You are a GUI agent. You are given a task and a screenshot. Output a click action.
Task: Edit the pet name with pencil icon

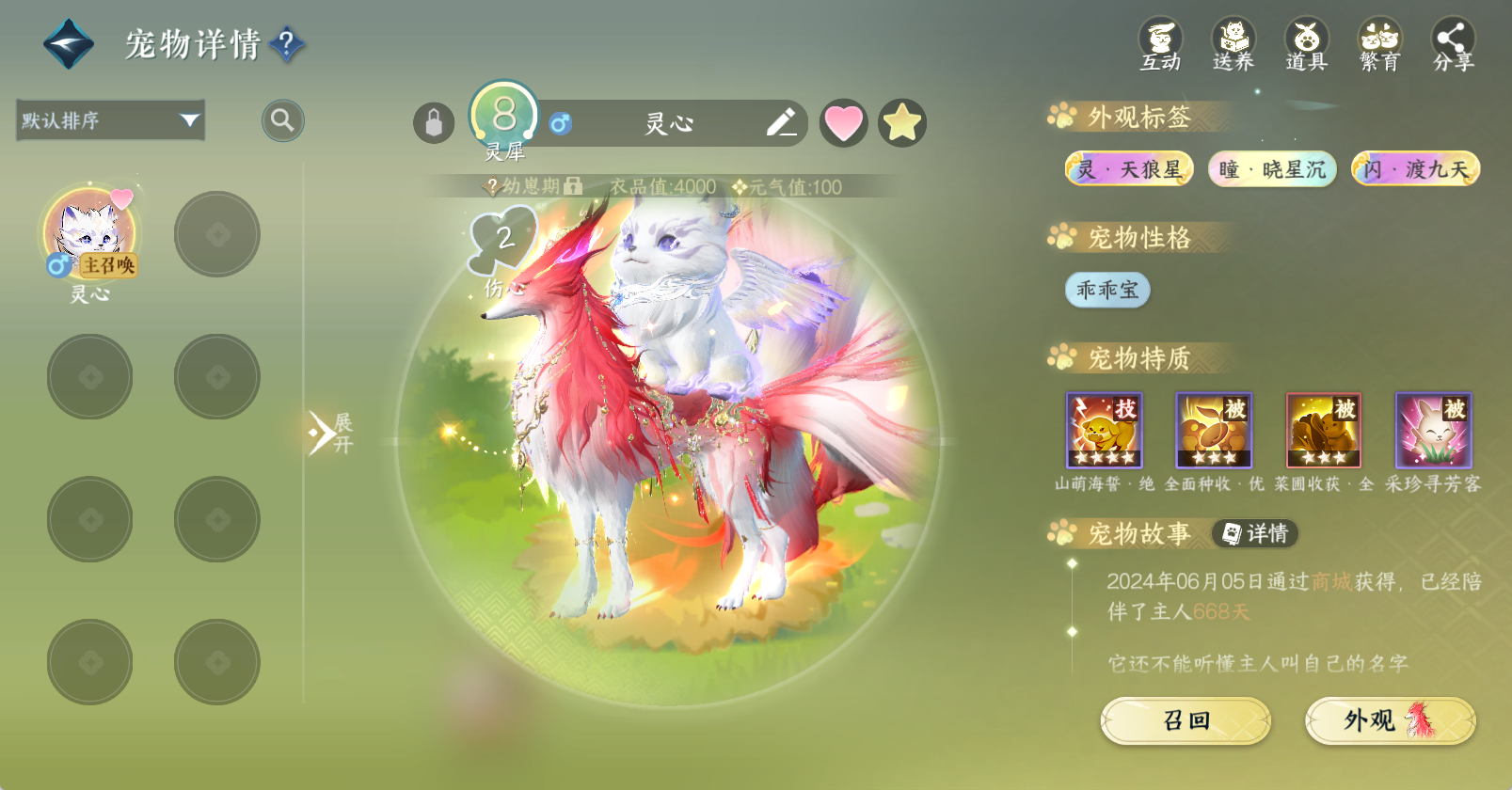coord(781,122)
